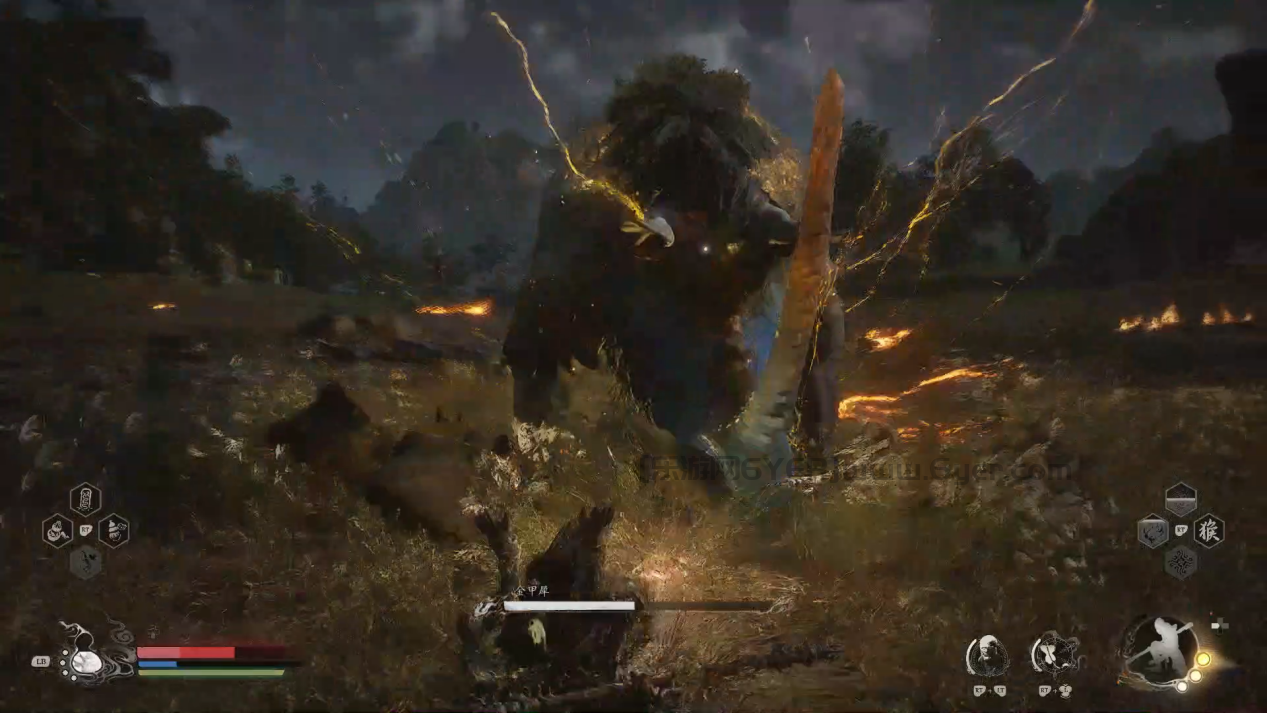The height and width of the screenshot is (713, 1267).
Task: Select the greyed-out bottom spell hexagon on the left
Action: point(85,562)
